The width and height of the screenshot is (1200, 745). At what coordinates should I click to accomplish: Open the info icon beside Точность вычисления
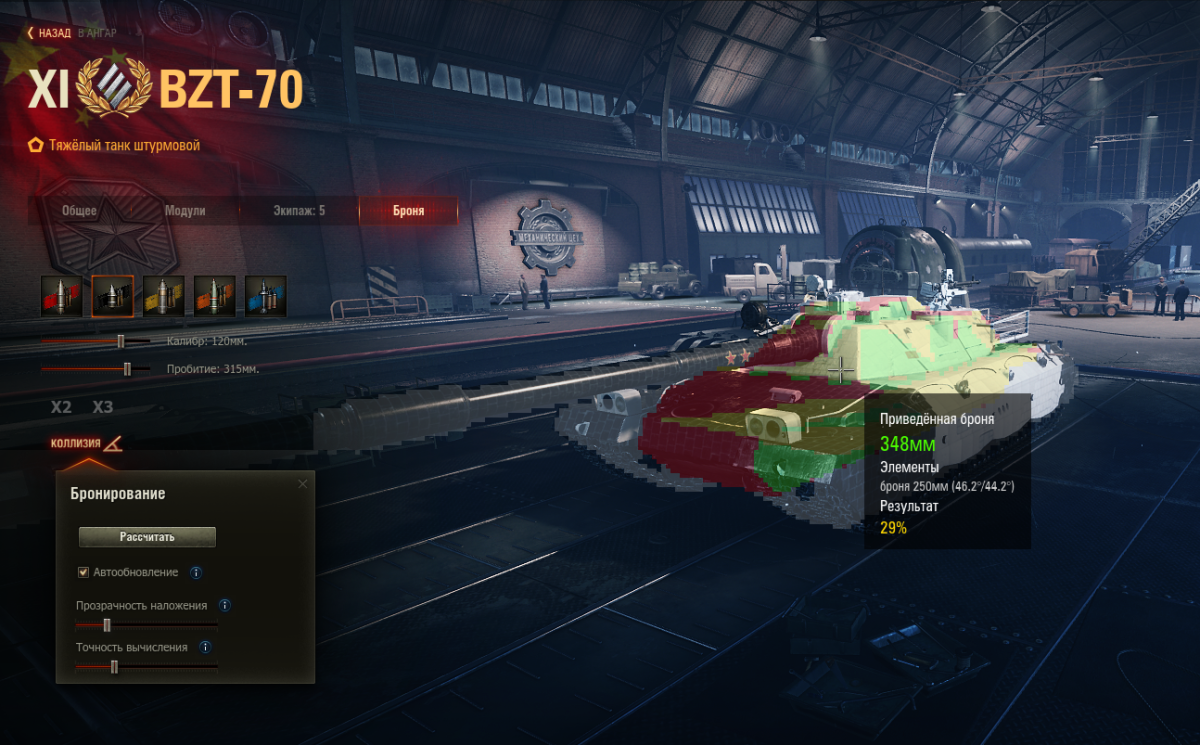pos(205,647)
